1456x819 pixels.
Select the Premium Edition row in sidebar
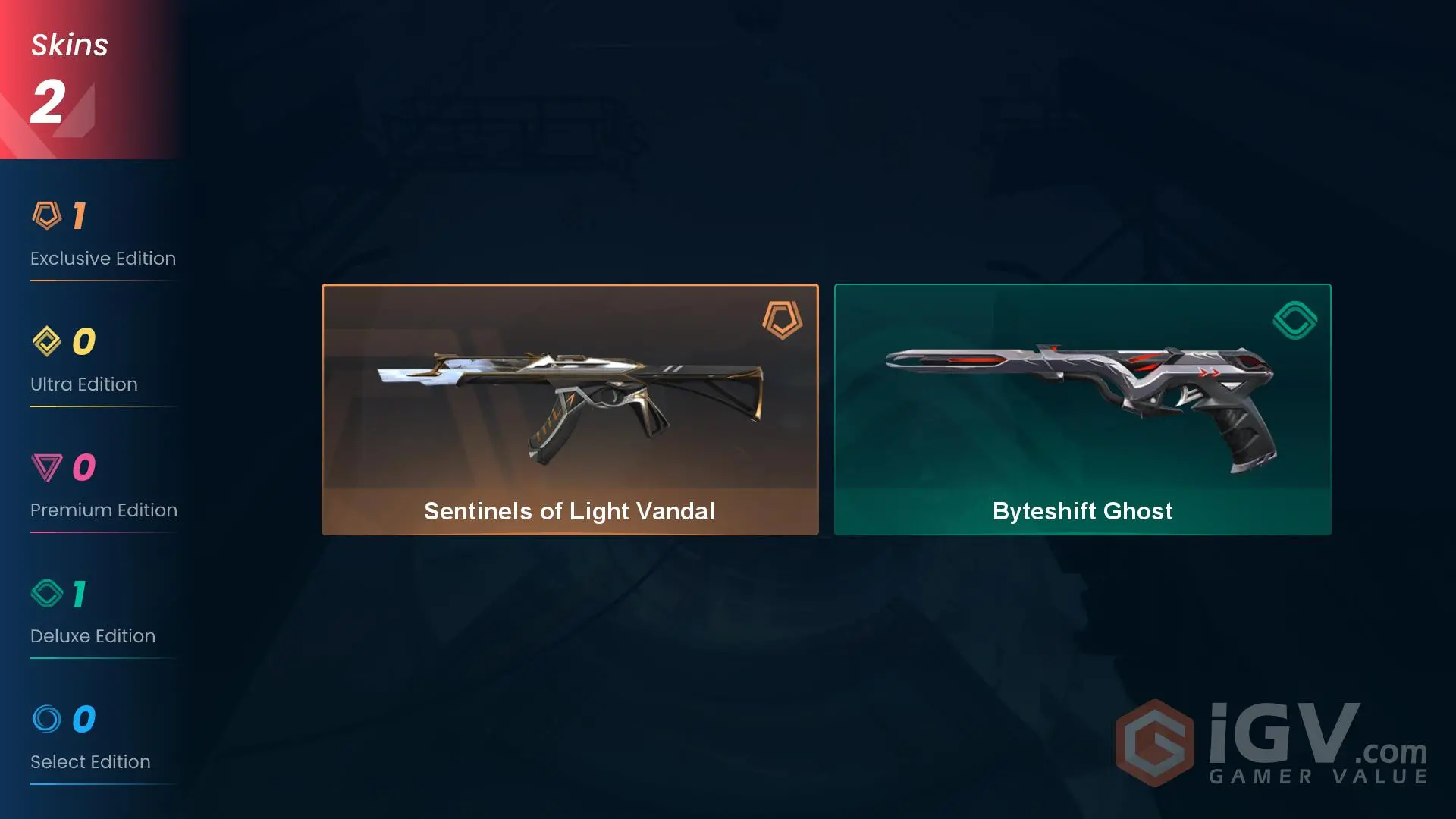tap(103, 510)
